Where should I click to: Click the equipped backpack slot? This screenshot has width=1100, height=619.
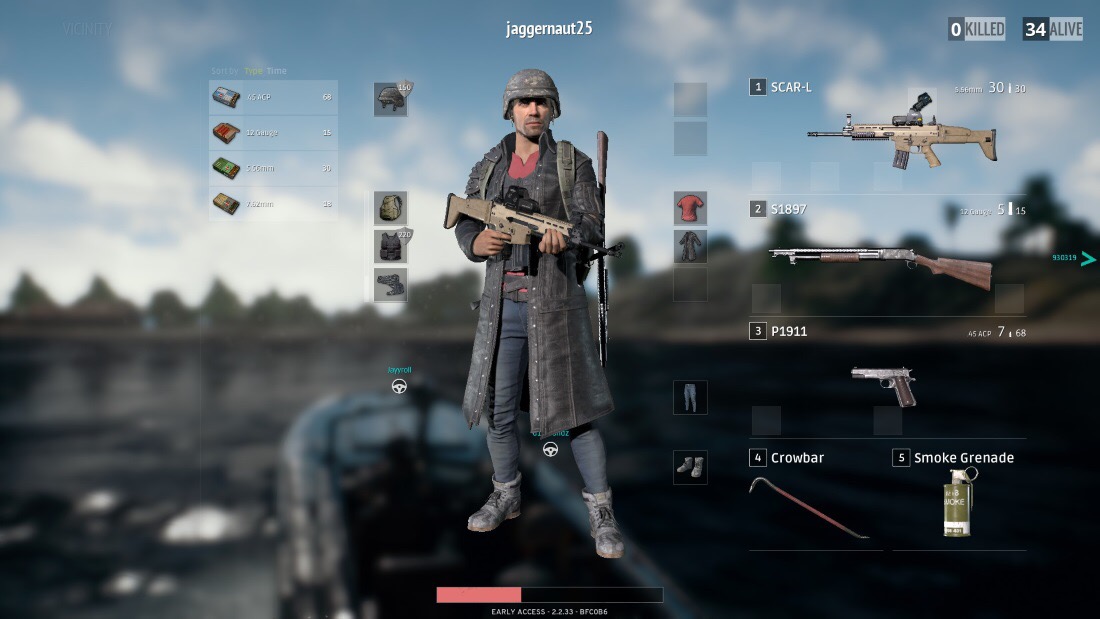tap(390, 208)
